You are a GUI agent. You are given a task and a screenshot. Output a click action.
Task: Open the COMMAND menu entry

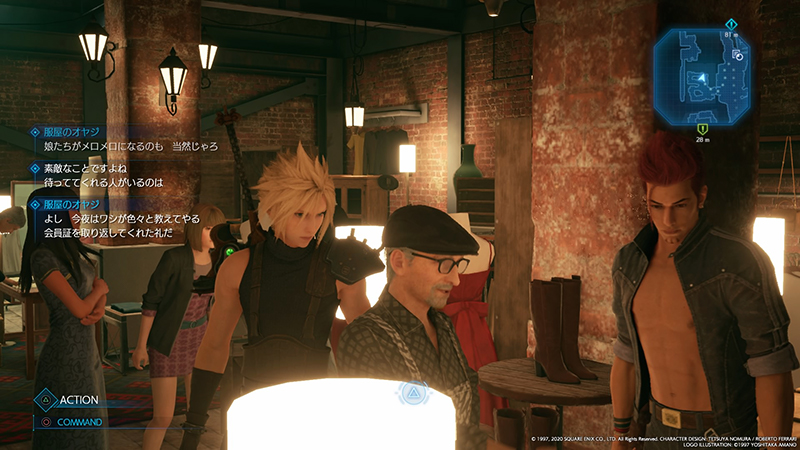coord(81,422)
